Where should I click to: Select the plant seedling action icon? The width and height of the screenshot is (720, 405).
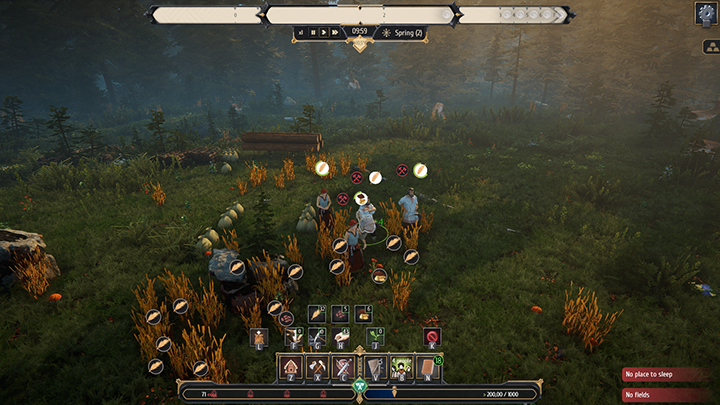pyautogui.click(x=373, y=336)
